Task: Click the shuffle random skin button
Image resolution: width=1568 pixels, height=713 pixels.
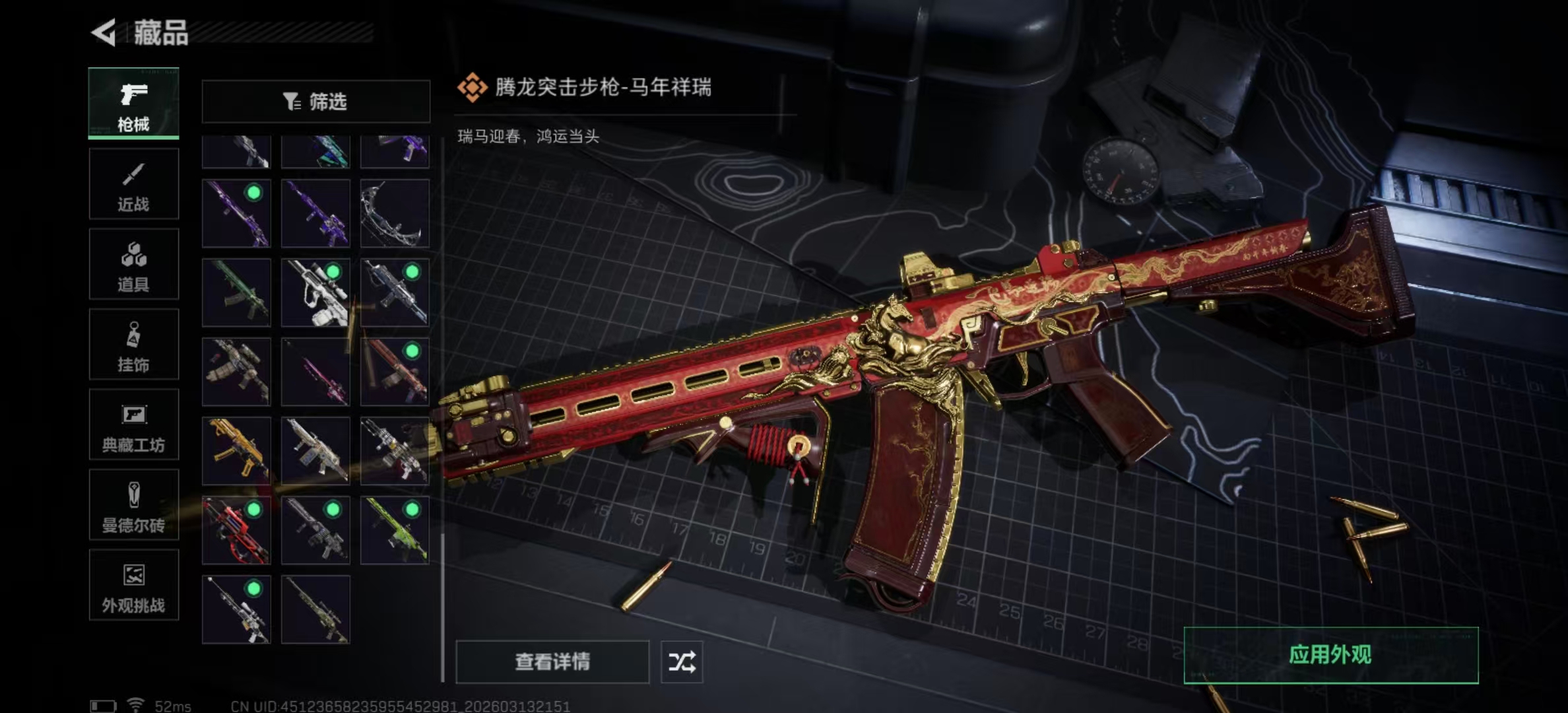Action: tap(682, 662)
